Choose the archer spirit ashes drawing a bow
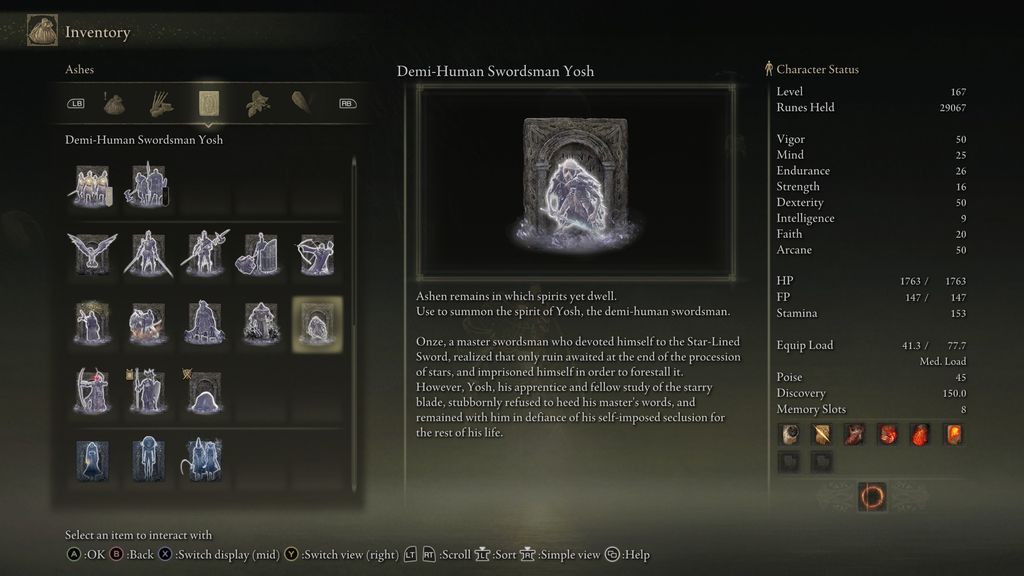Screen dimensions: 1024x576 pyautogui.click(x=317, y=254)
